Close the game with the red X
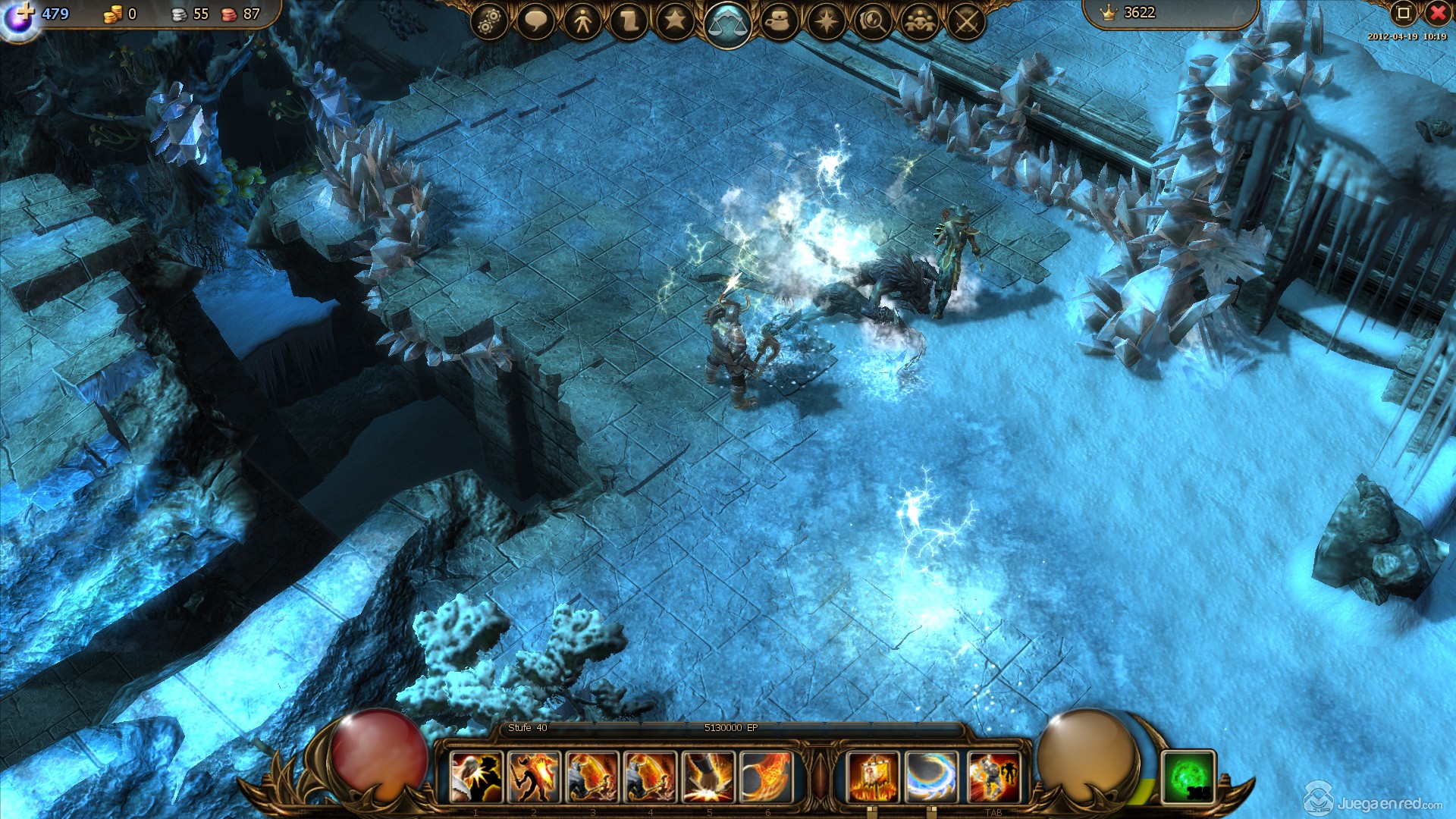1456x819 pixels. click(x=1438, y=13)
